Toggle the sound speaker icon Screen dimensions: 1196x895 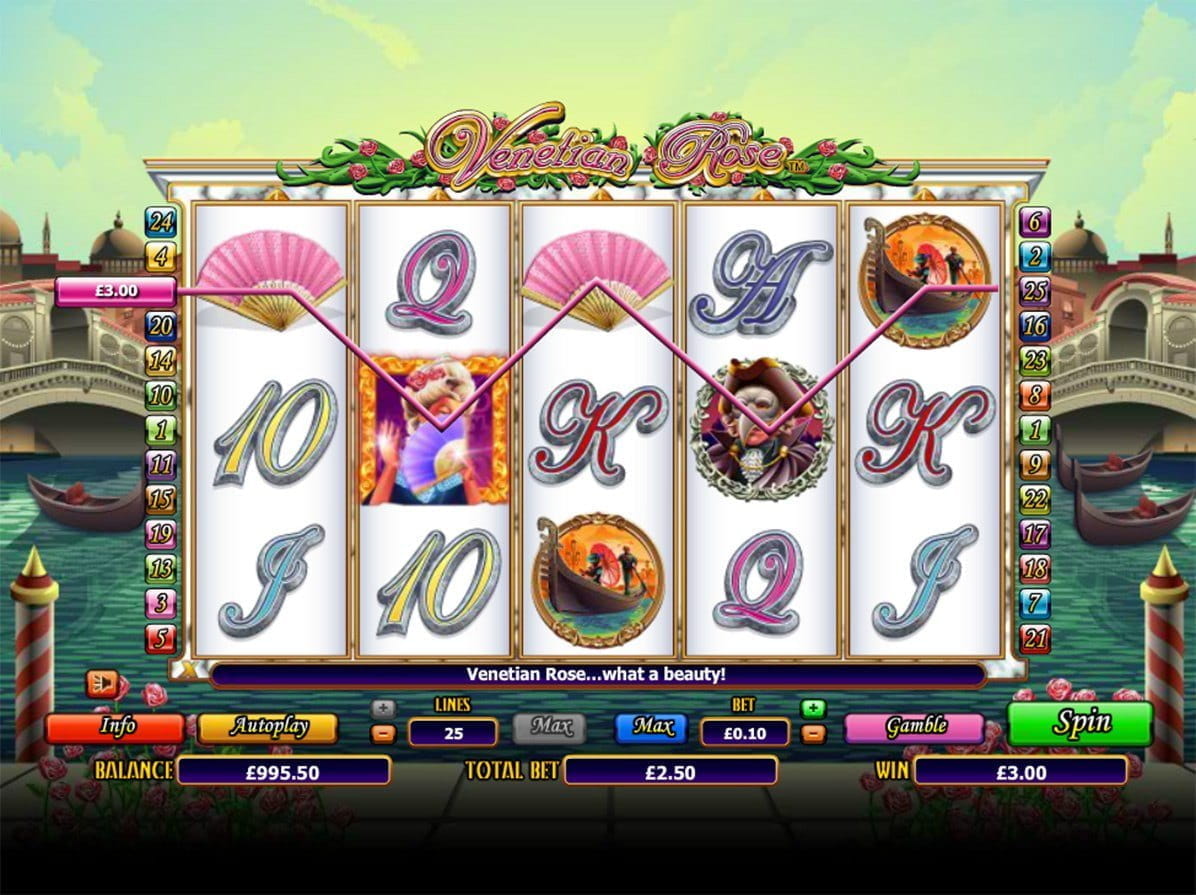[x=101, y=684]
